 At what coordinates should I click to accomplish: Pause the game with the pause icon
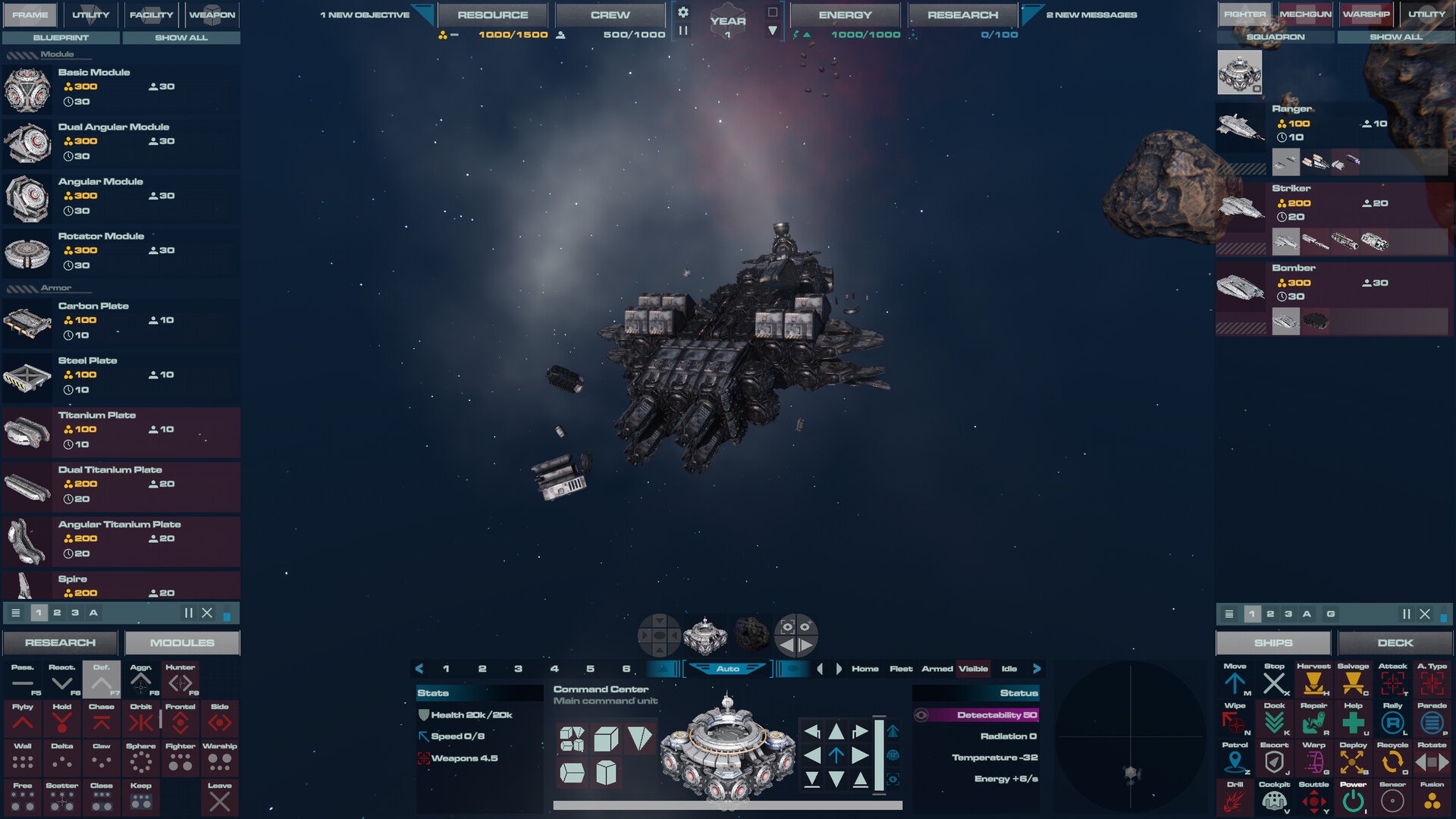(683, 30)
